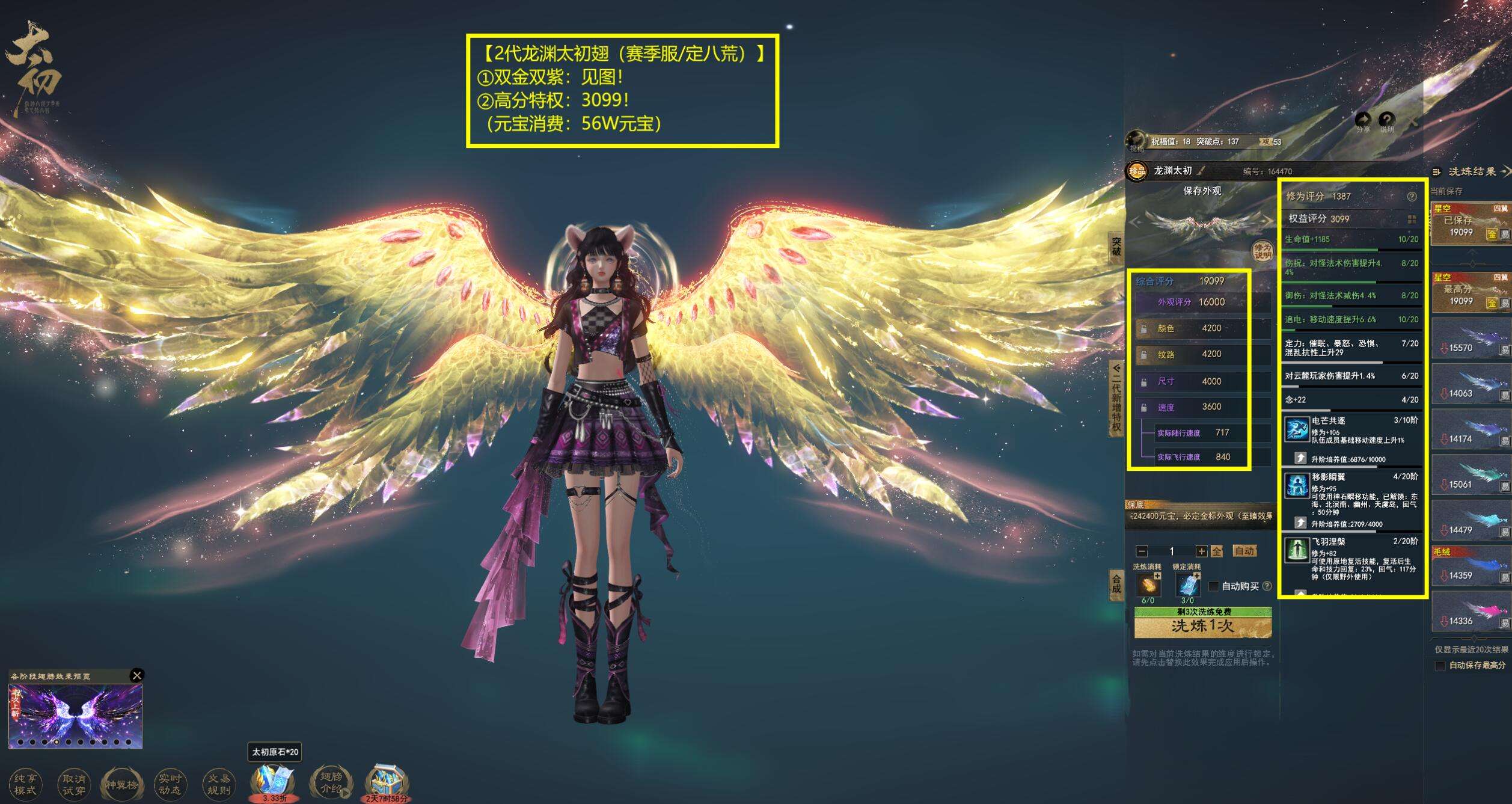Close the wing effect preview popup

click(x=137, y=675)
